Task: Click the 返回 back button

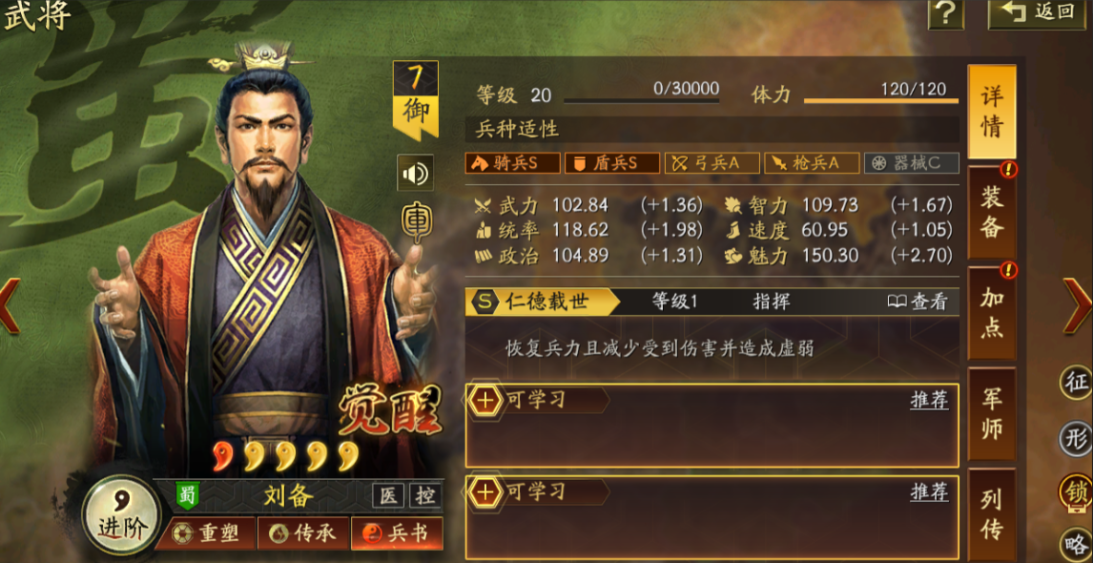Action: point(1041,13)
